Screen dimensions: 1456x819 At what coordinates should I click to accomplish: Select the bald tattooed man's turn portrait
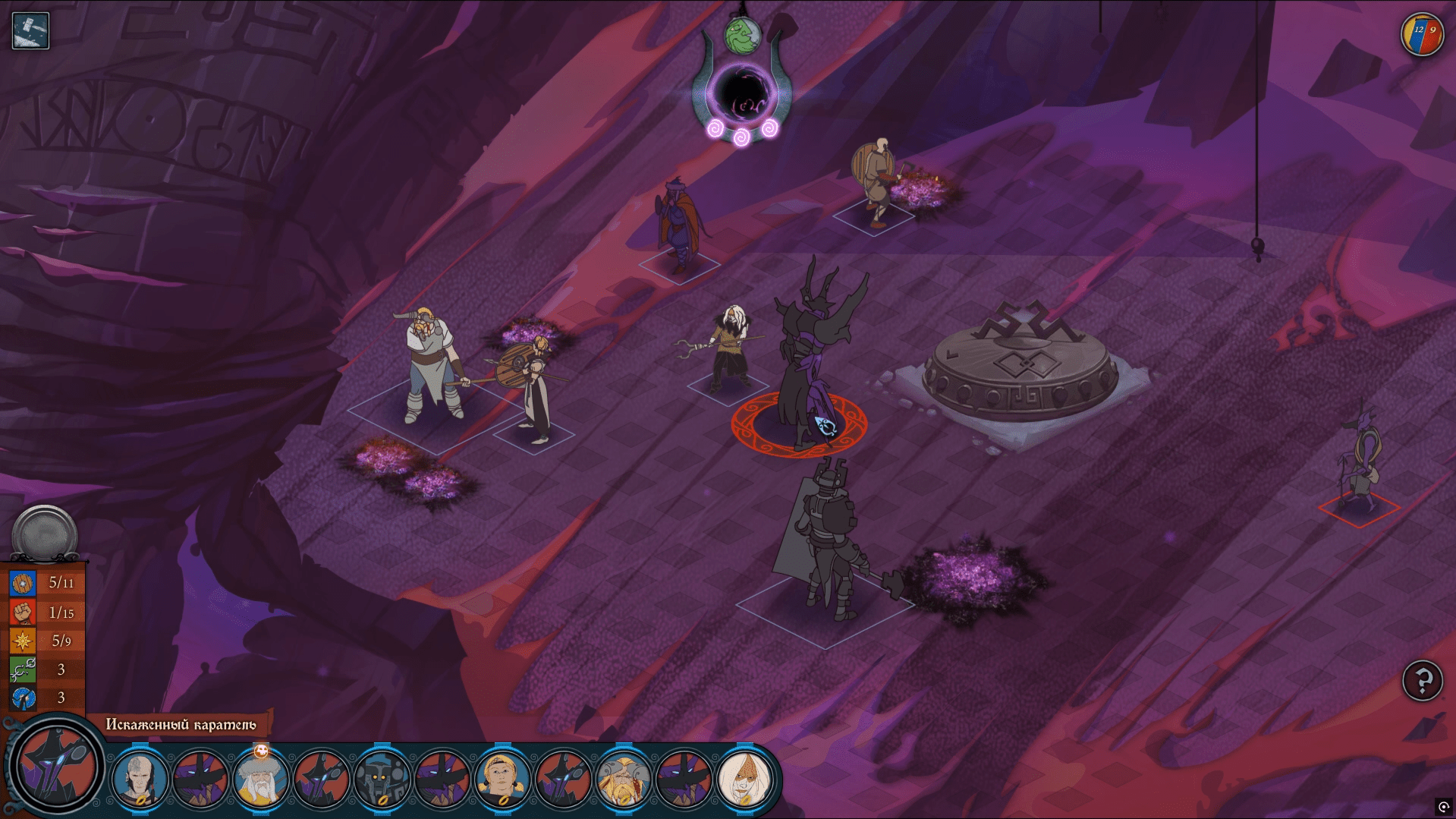(140, 779)
